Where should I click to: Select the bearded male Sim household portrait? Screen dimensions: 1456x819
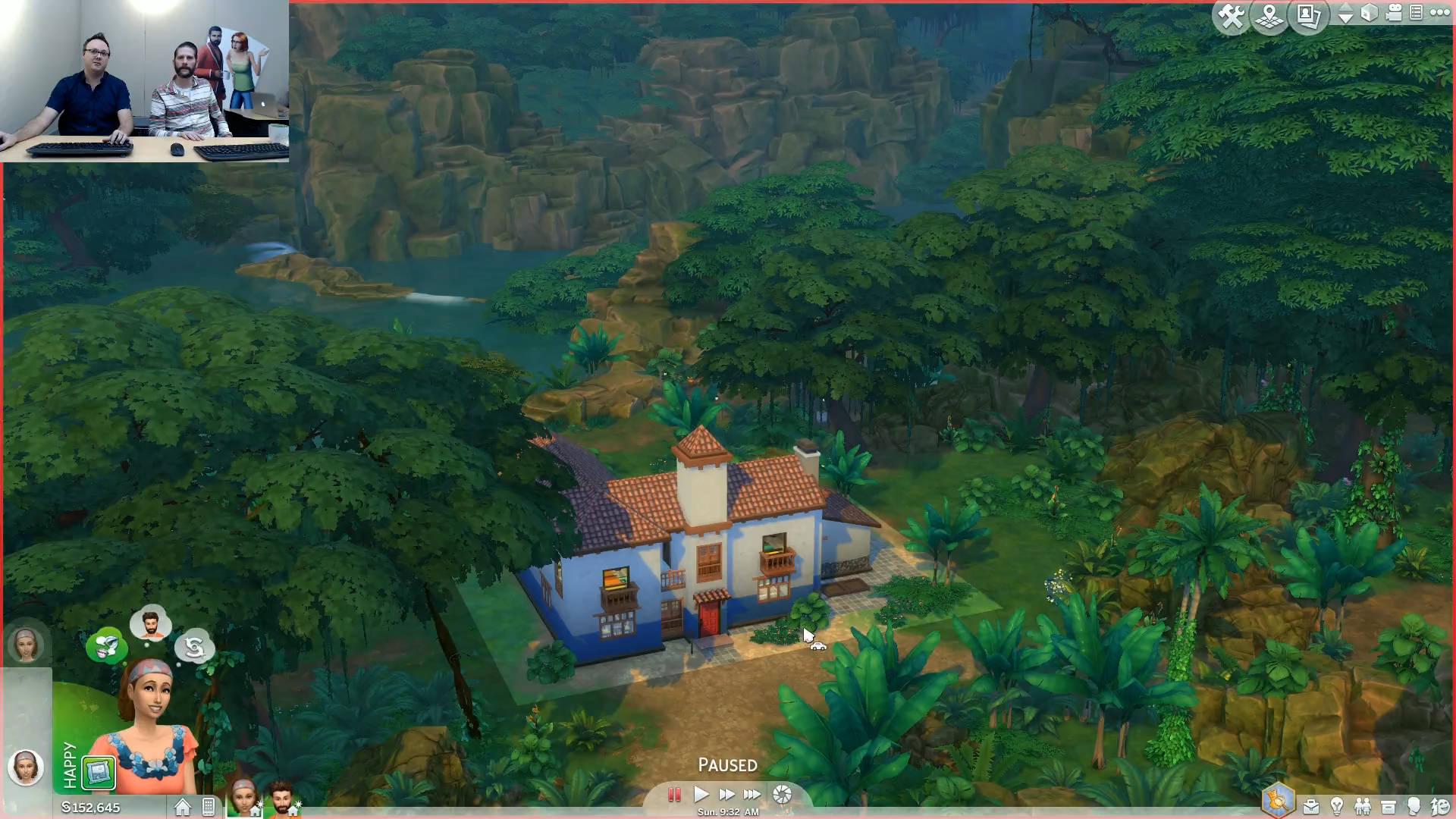tap(282, 799)
